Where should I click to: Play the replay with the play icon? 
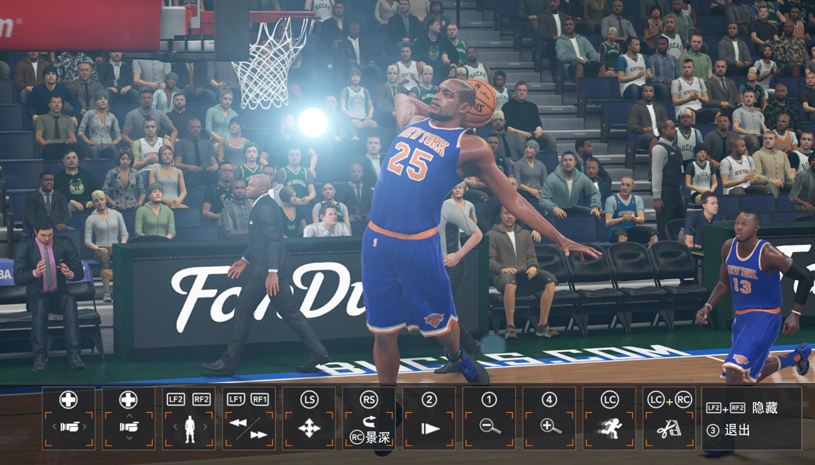(429, 418)
